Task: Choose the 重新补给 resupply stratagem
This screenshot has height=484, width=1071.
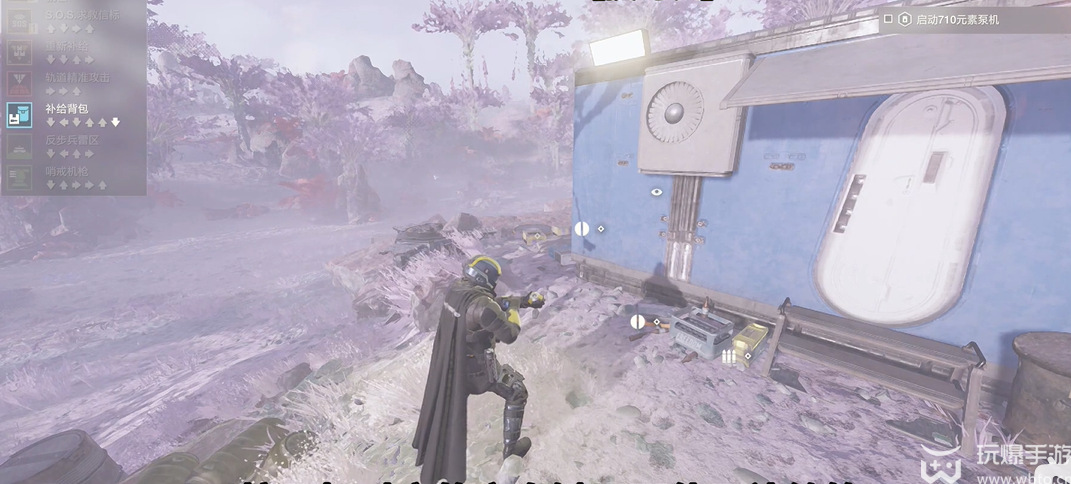Action: 68,47
